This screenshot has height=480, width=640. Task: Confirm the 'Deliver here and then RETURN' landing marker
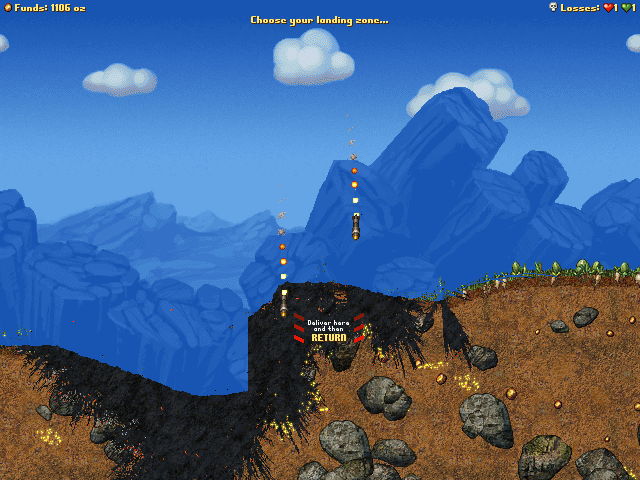[328, 331]
